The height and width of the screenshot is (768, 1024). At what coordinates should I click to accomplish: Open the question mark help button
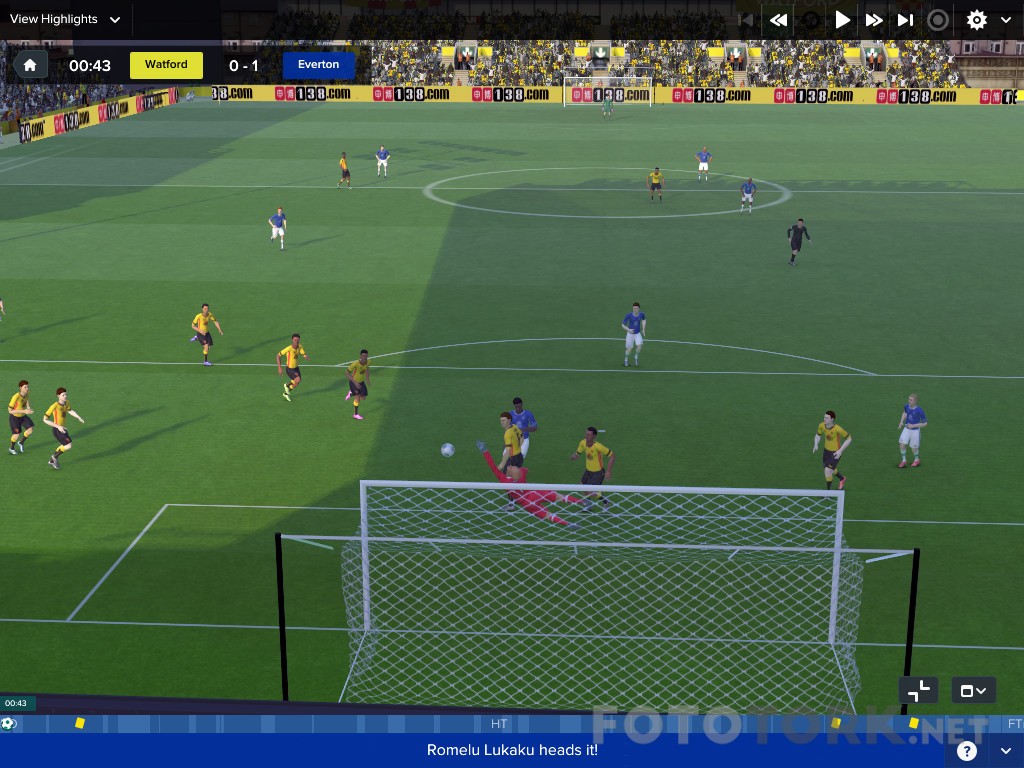pos(966,751)
